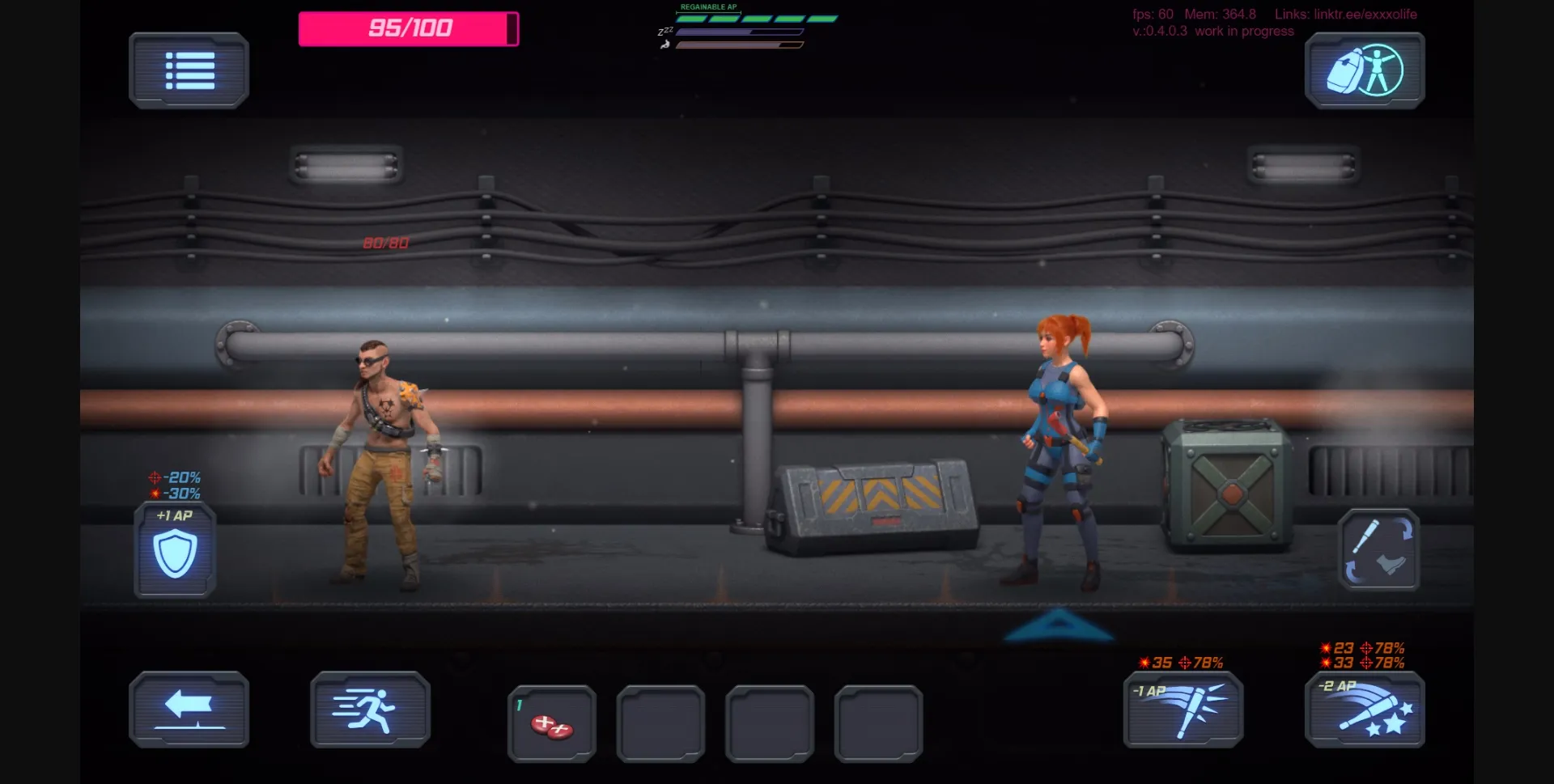The image size is (1554, 784).
Task: Select the enemy with the mohawk haircut
Action: [x=380, y=453]
